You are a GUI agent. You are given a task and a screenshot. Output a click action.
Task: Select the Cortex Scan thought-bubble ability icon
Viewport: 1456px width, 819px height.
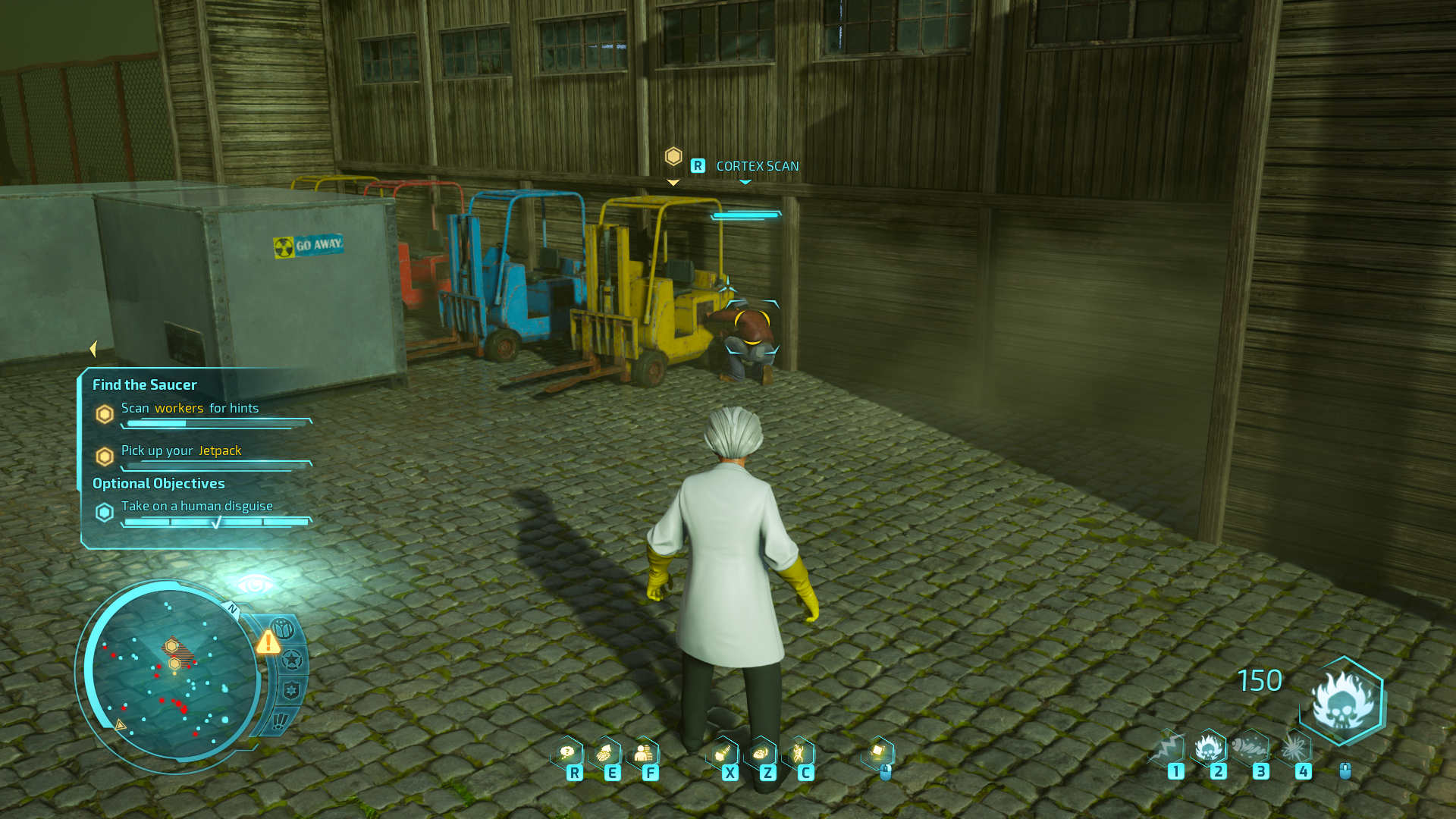click(567, 753)
